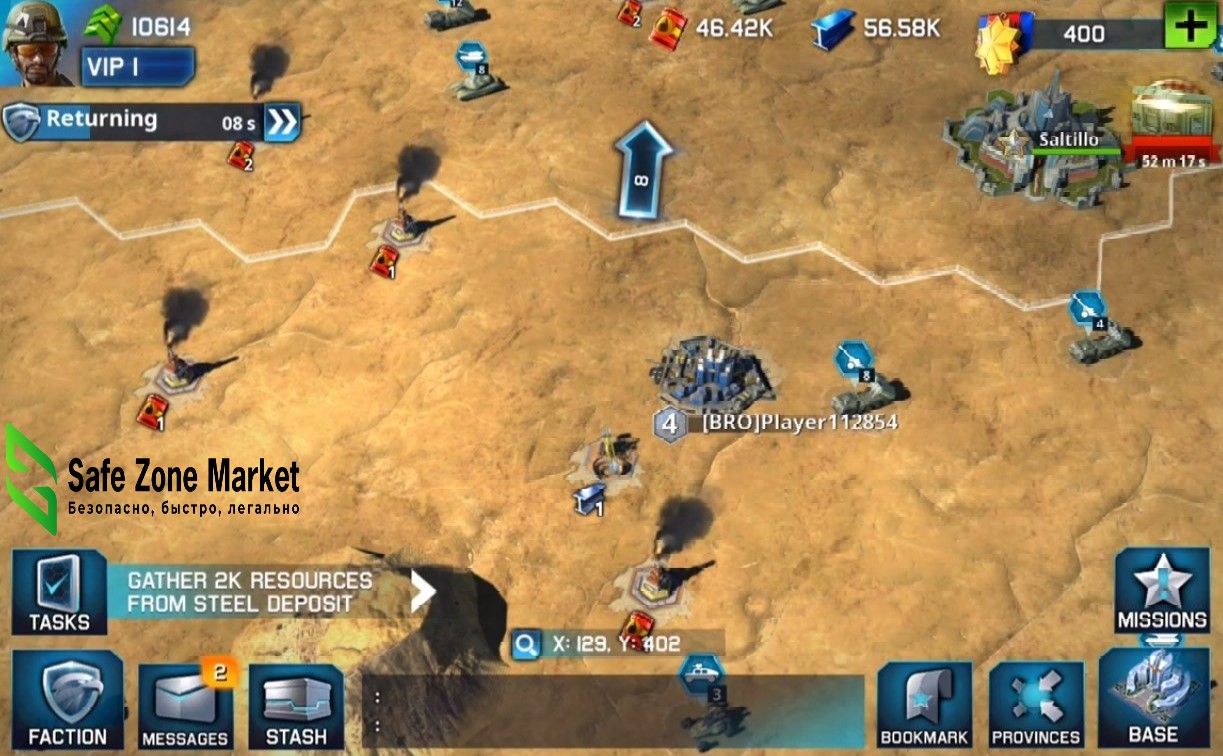
Task: Open the Faction menu
Action: [x=67, y=701]
